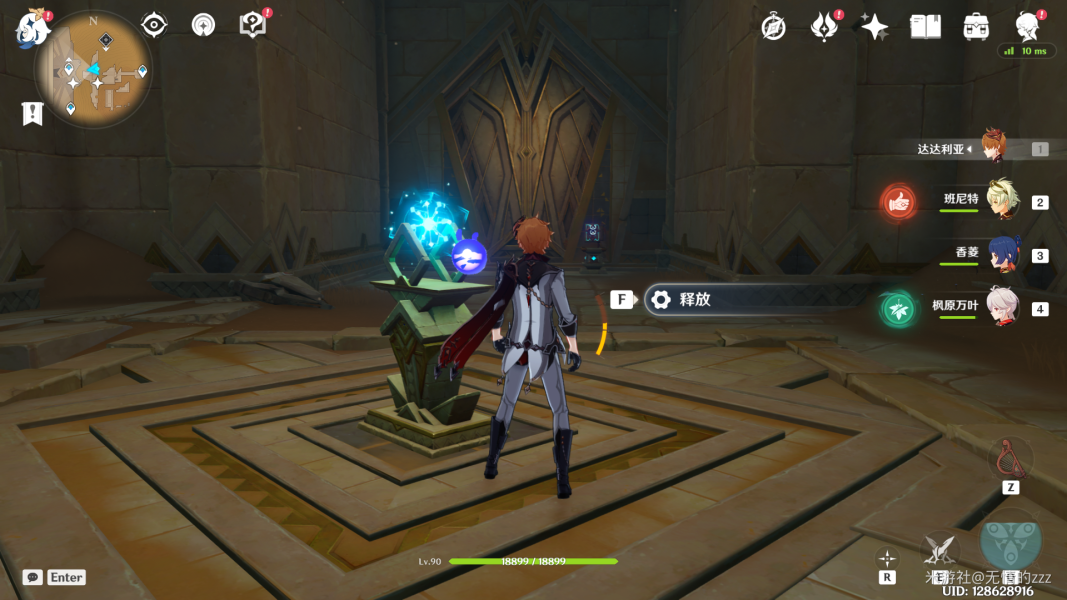Open the quest log bookmark icon
This screenshot has width=1067, height=600.
(x=32, y=113)
